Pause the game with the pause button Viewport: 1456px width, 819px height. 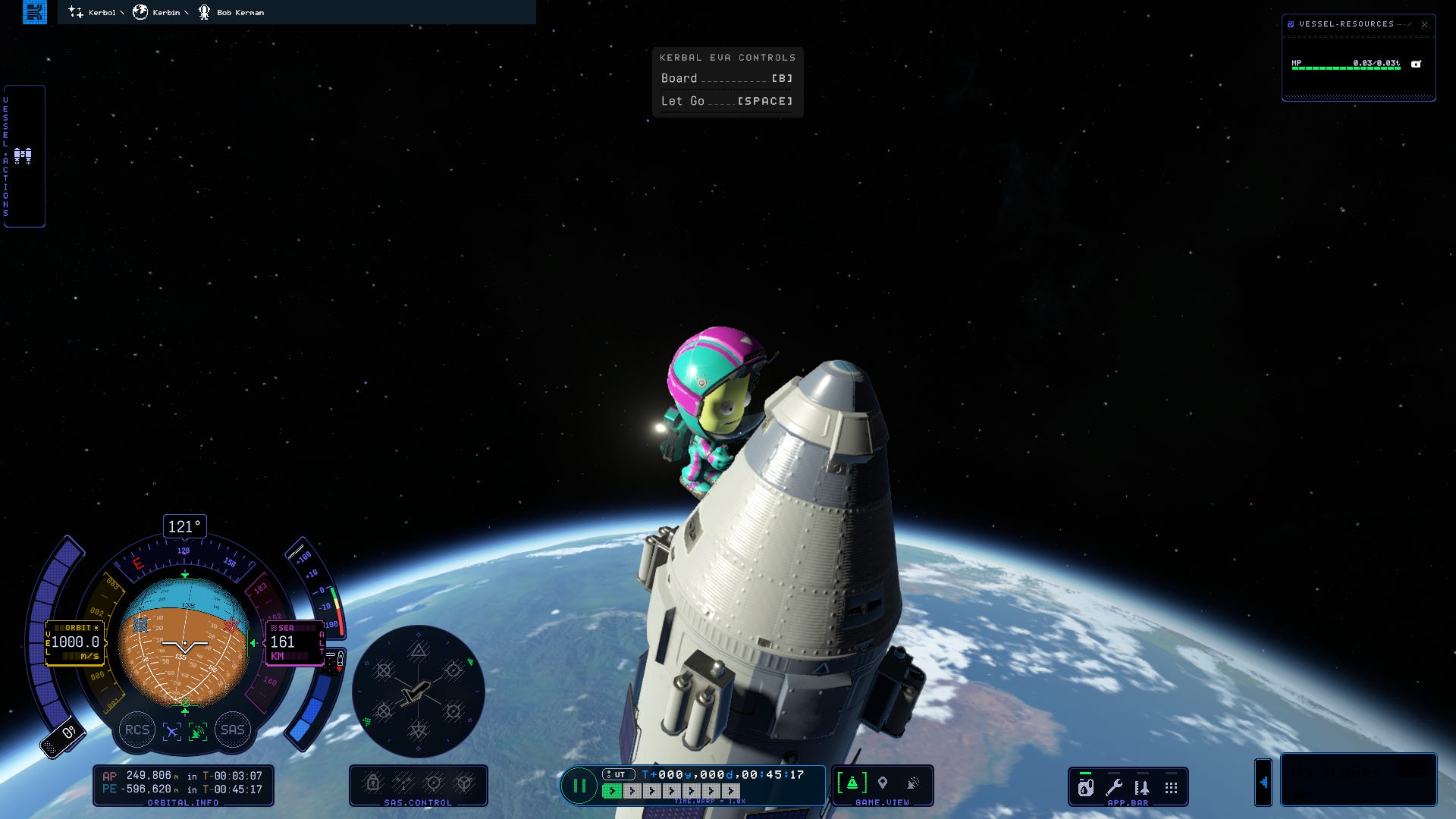click(581, 786)
